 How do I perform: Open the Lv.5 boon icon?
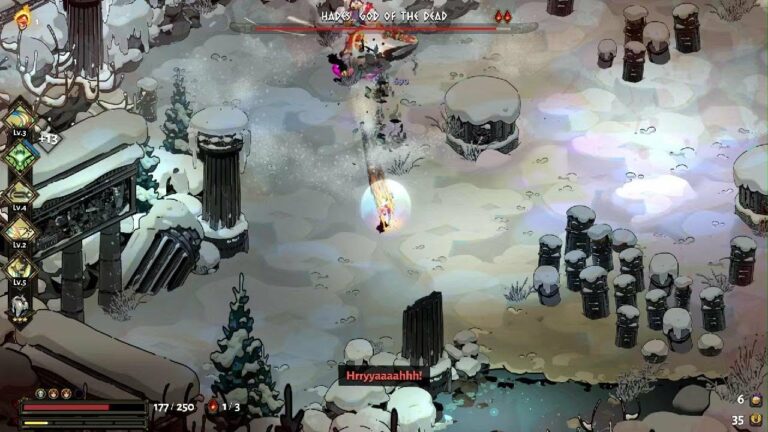point(19,267)
